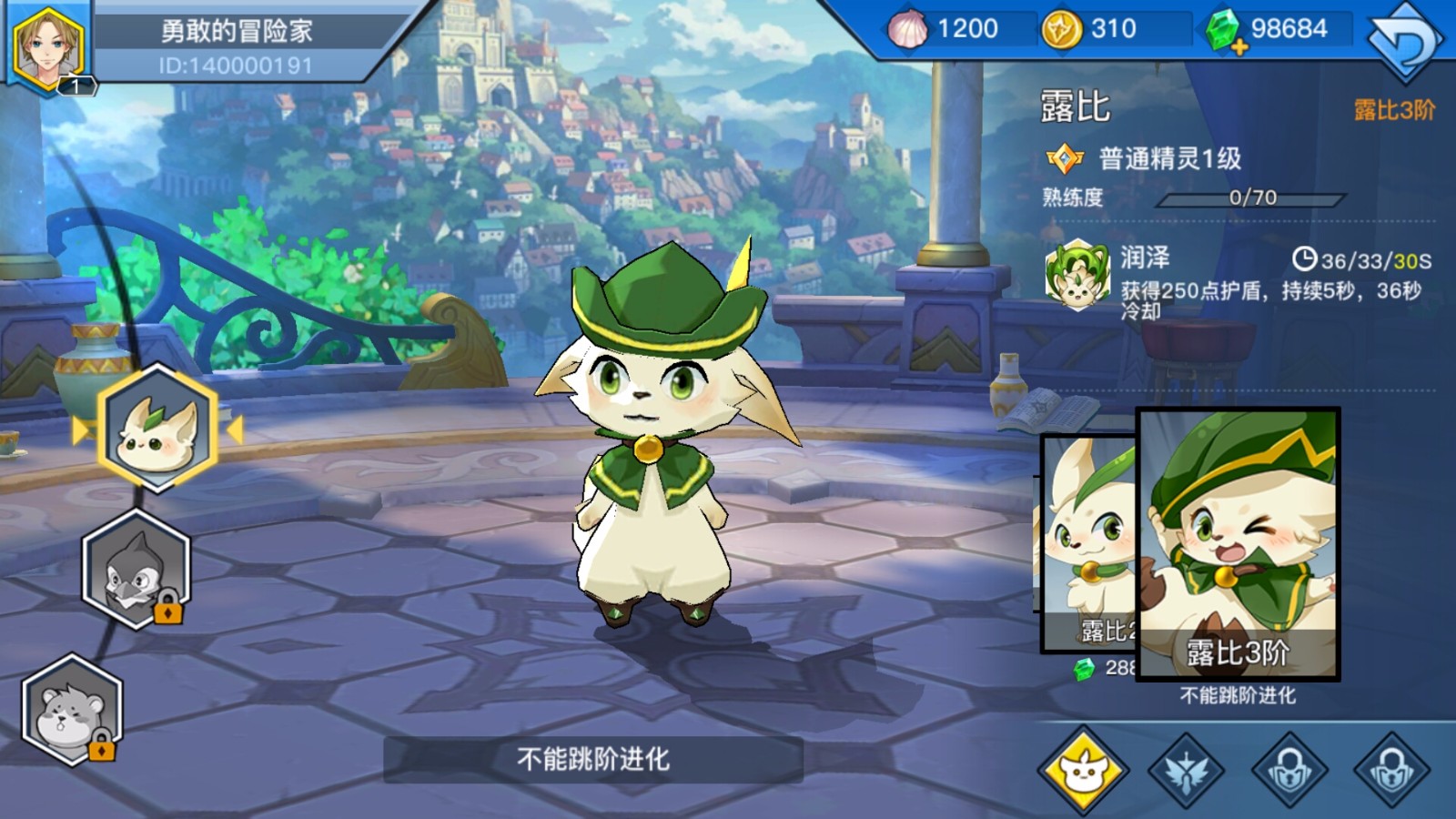This screenshot has height=819, width=1456.
Task: Click the green gem currency icon
Action: (1224, 28)
